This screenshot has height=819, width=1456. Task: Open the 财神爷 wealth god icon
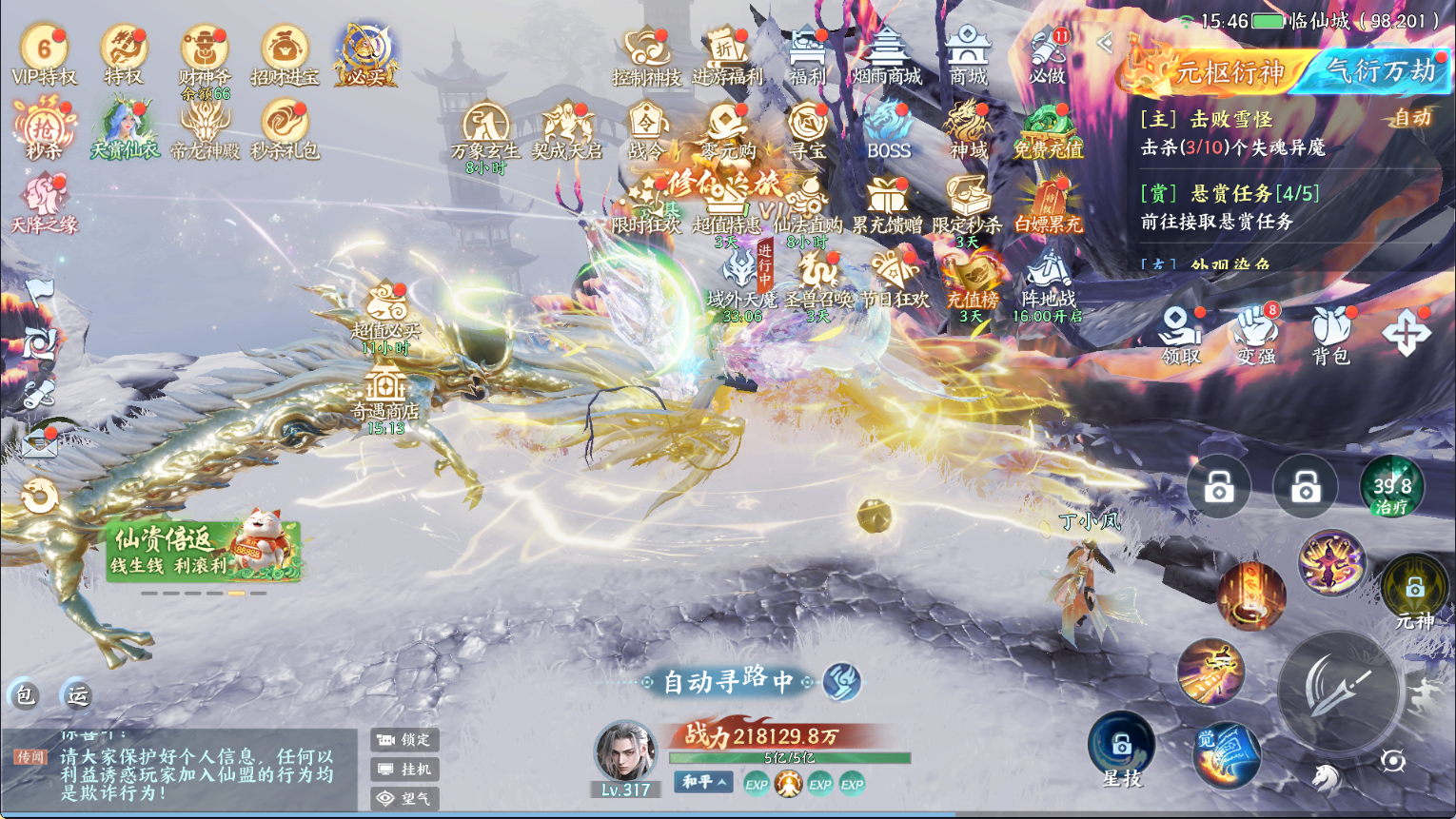click(204, 55)
